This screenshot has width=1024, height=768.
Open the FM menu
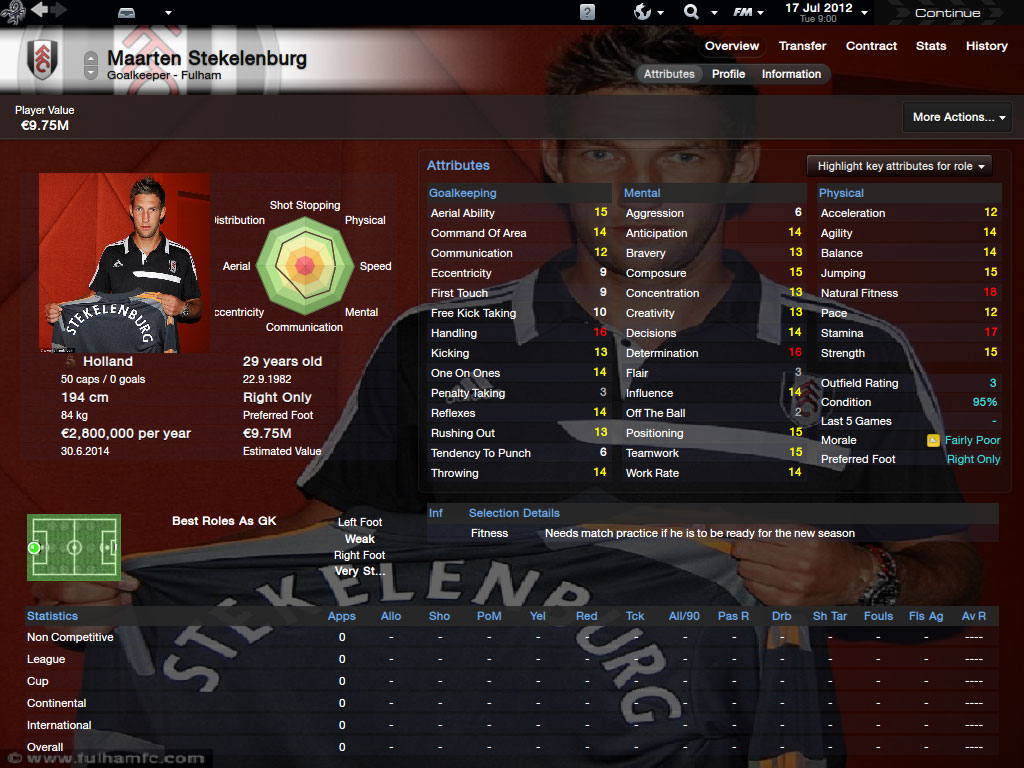(743, 12)
